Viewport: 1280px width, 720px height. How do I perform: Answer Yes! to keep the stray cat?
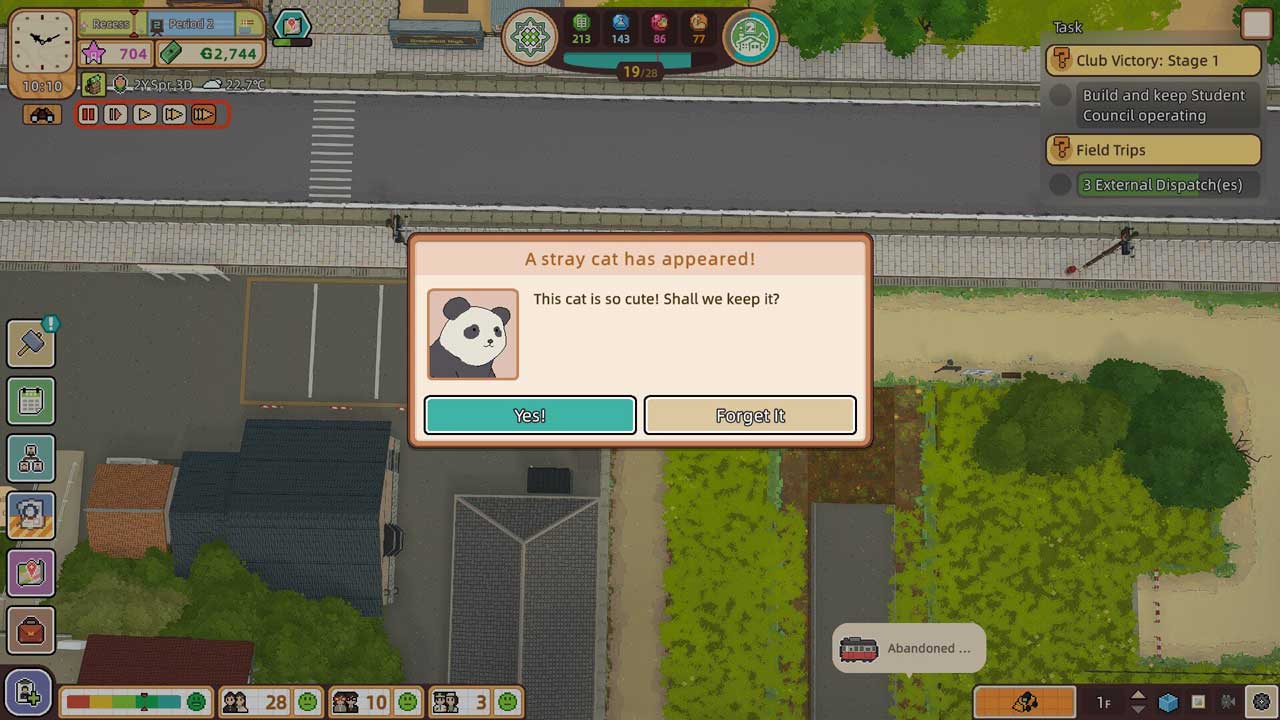coord(530,415)
